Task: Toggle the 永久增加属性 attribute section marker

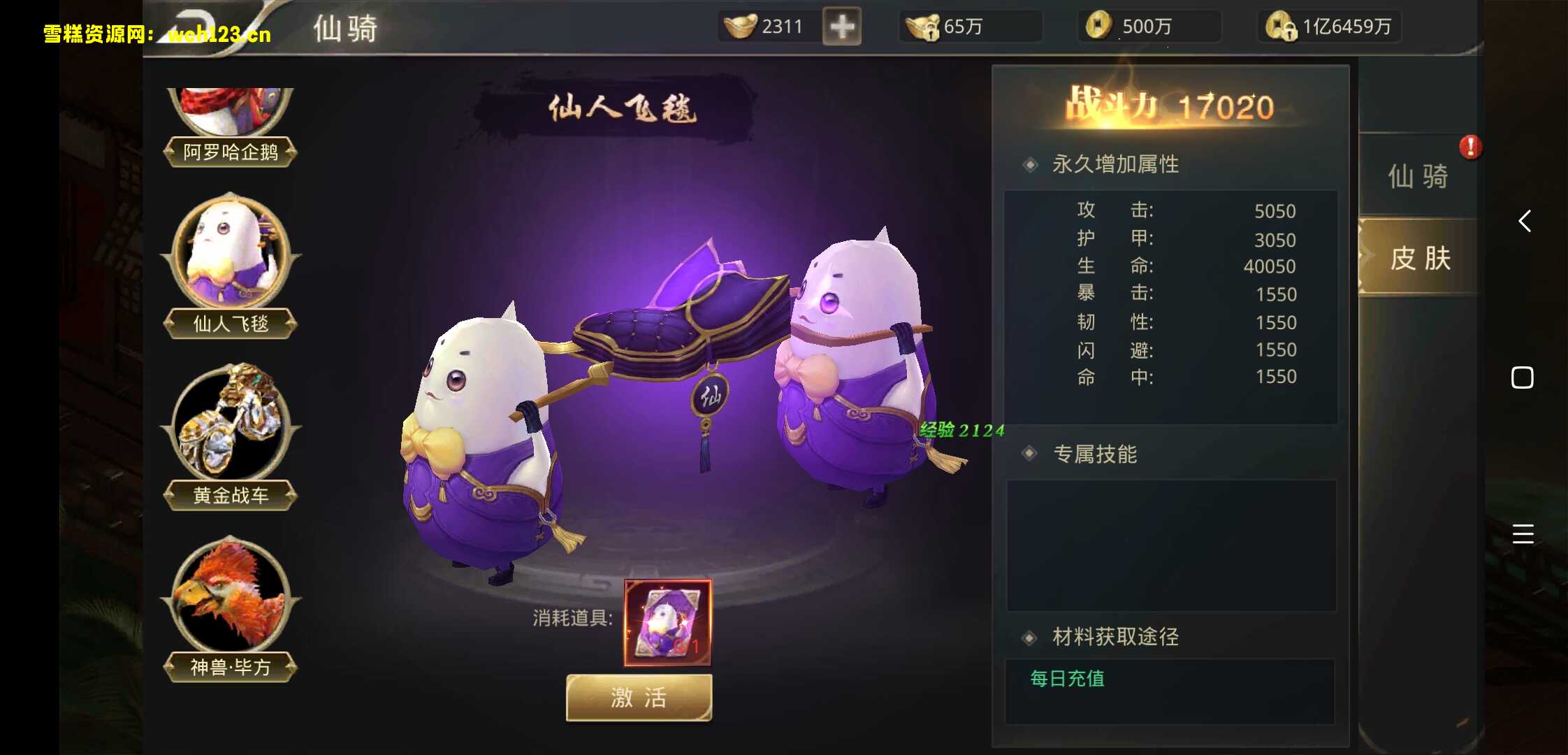Action: point(1029,164)
